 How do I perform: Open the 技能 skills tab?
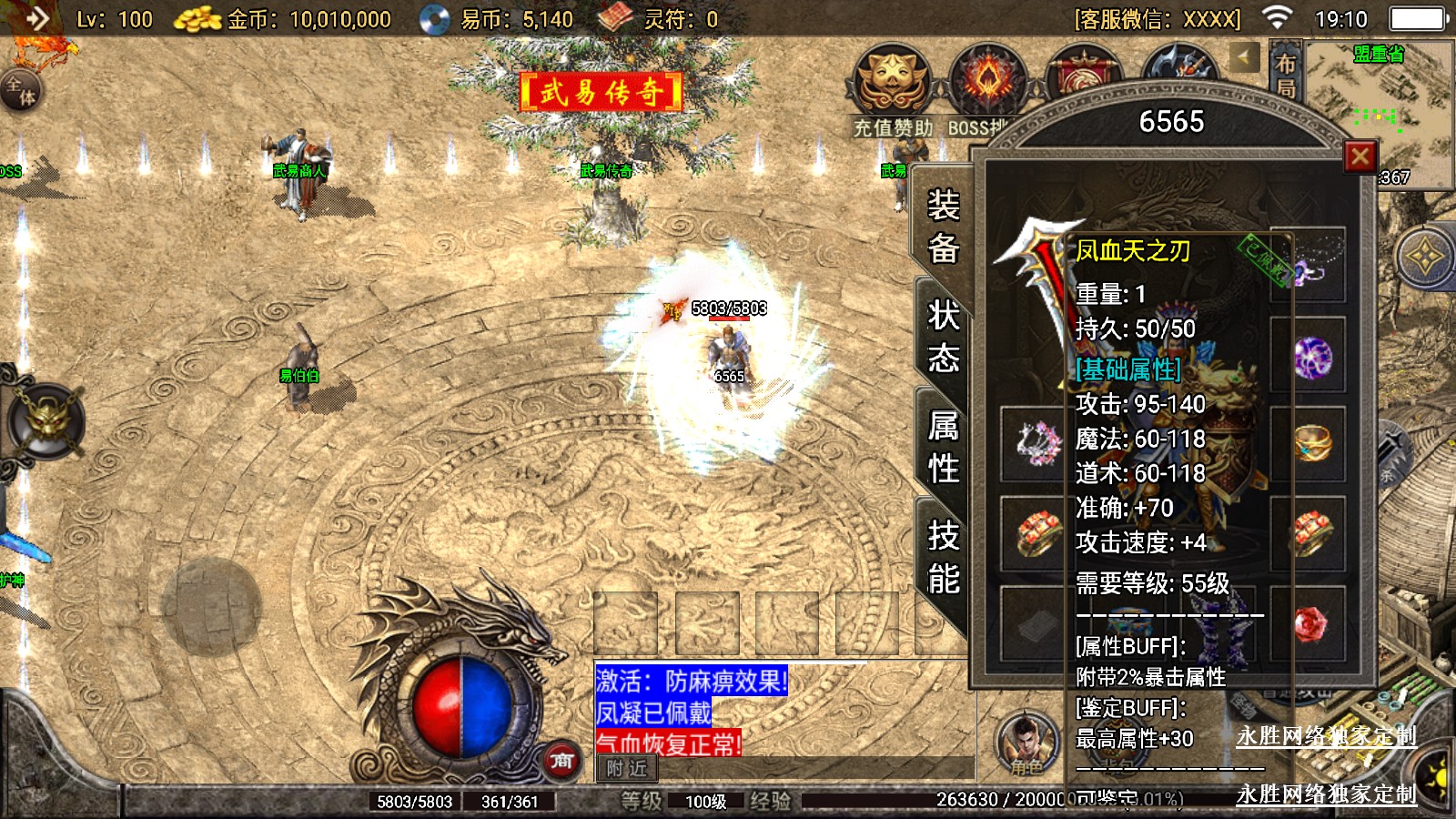[943, 557]
